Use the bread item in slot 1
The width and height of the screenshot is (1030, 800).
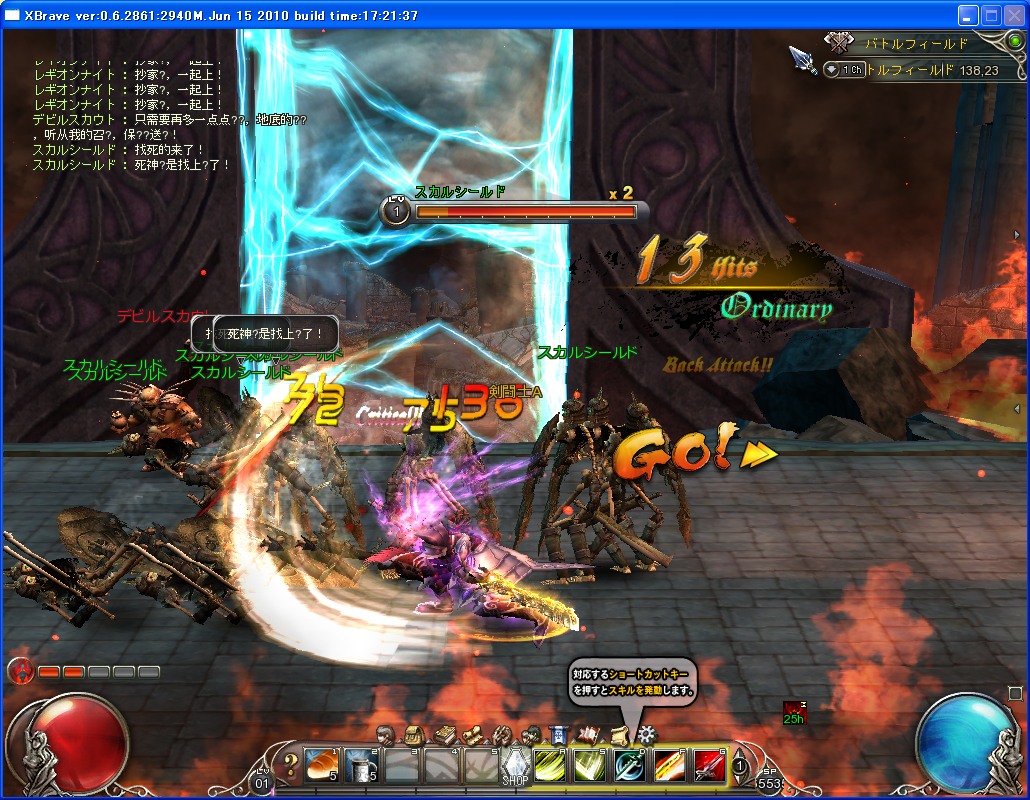point(322,767)
